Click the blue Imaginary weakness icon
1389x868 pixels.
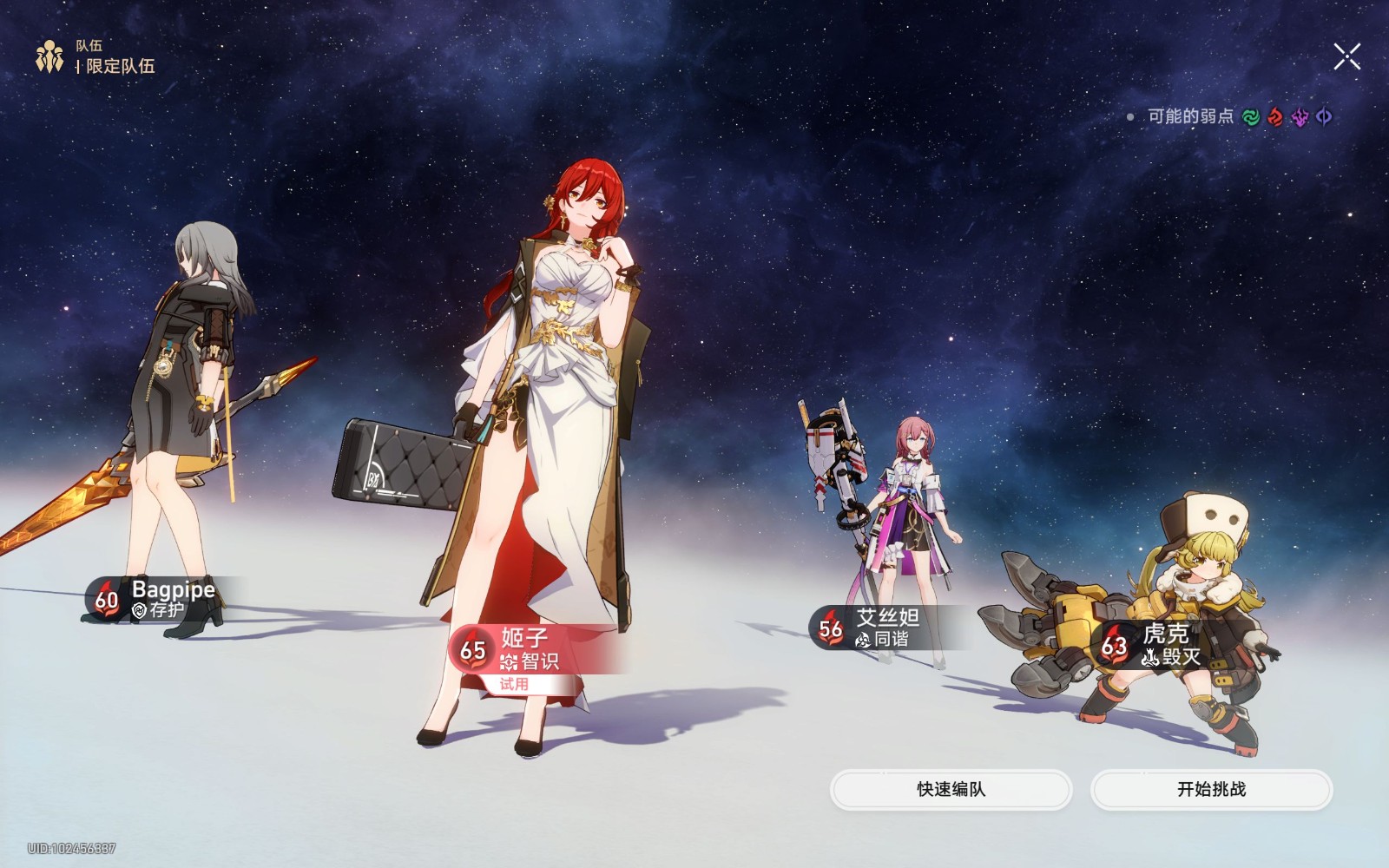[x=1324, y=115]
